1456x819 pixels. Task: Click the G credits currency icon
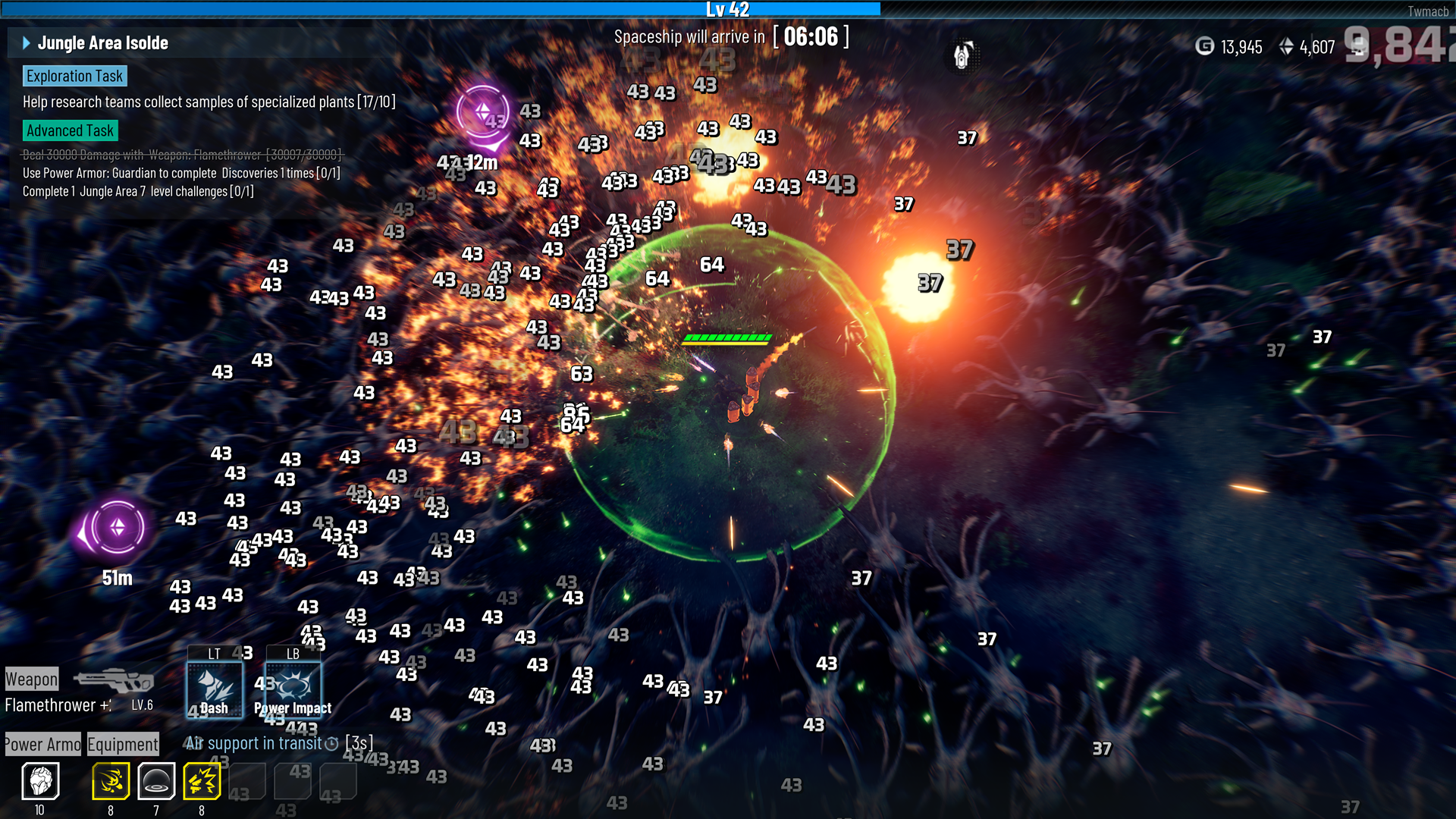pyautogui.click(x=1204, y=47)
